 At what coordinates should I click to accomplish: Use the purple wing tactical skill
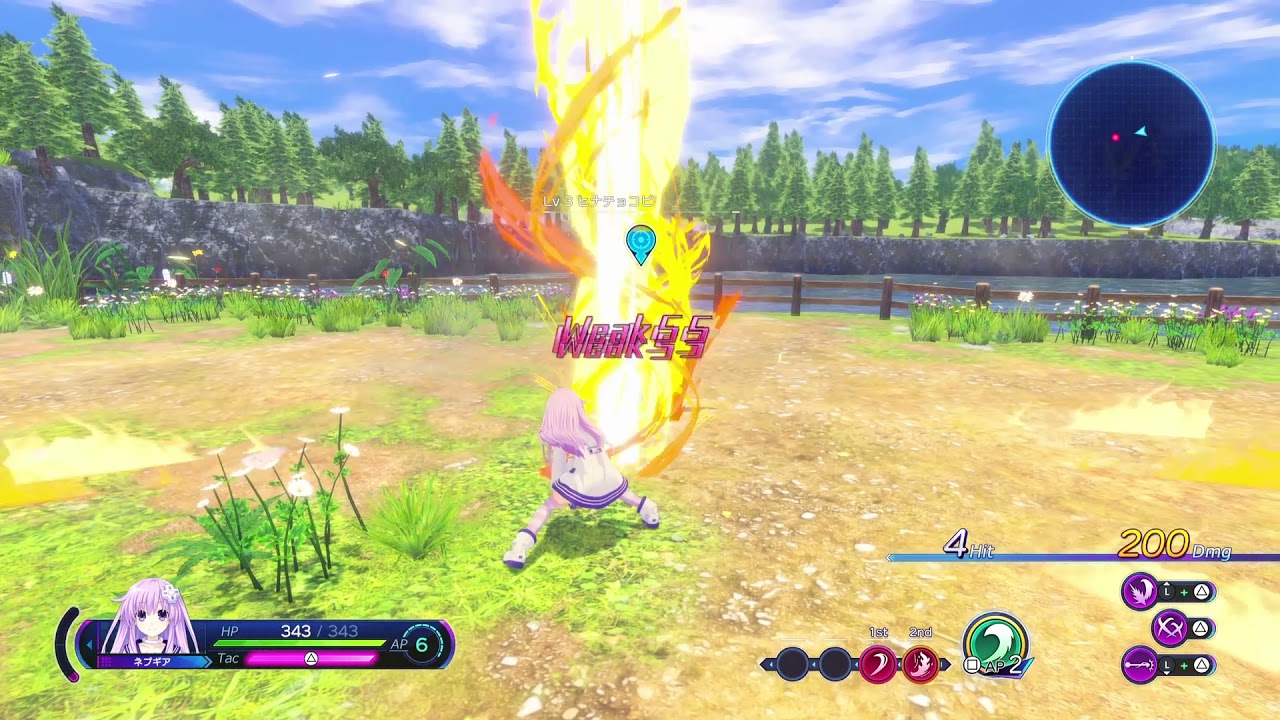click(x=1140, y=592)
